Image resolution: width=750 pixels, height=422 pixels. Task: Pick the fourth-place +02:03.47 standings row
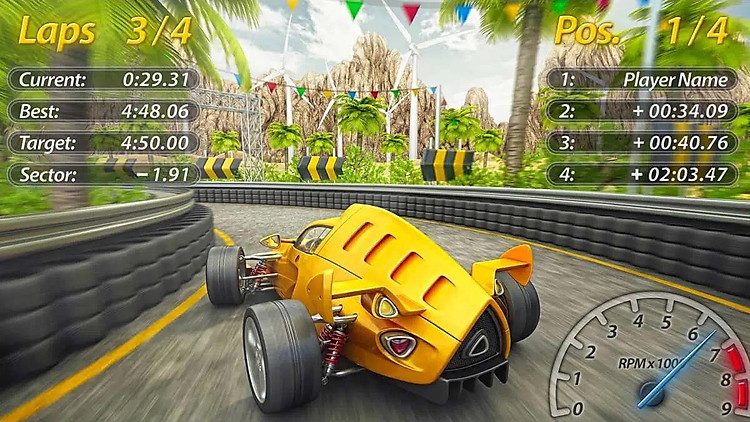(x=645, y=175)
